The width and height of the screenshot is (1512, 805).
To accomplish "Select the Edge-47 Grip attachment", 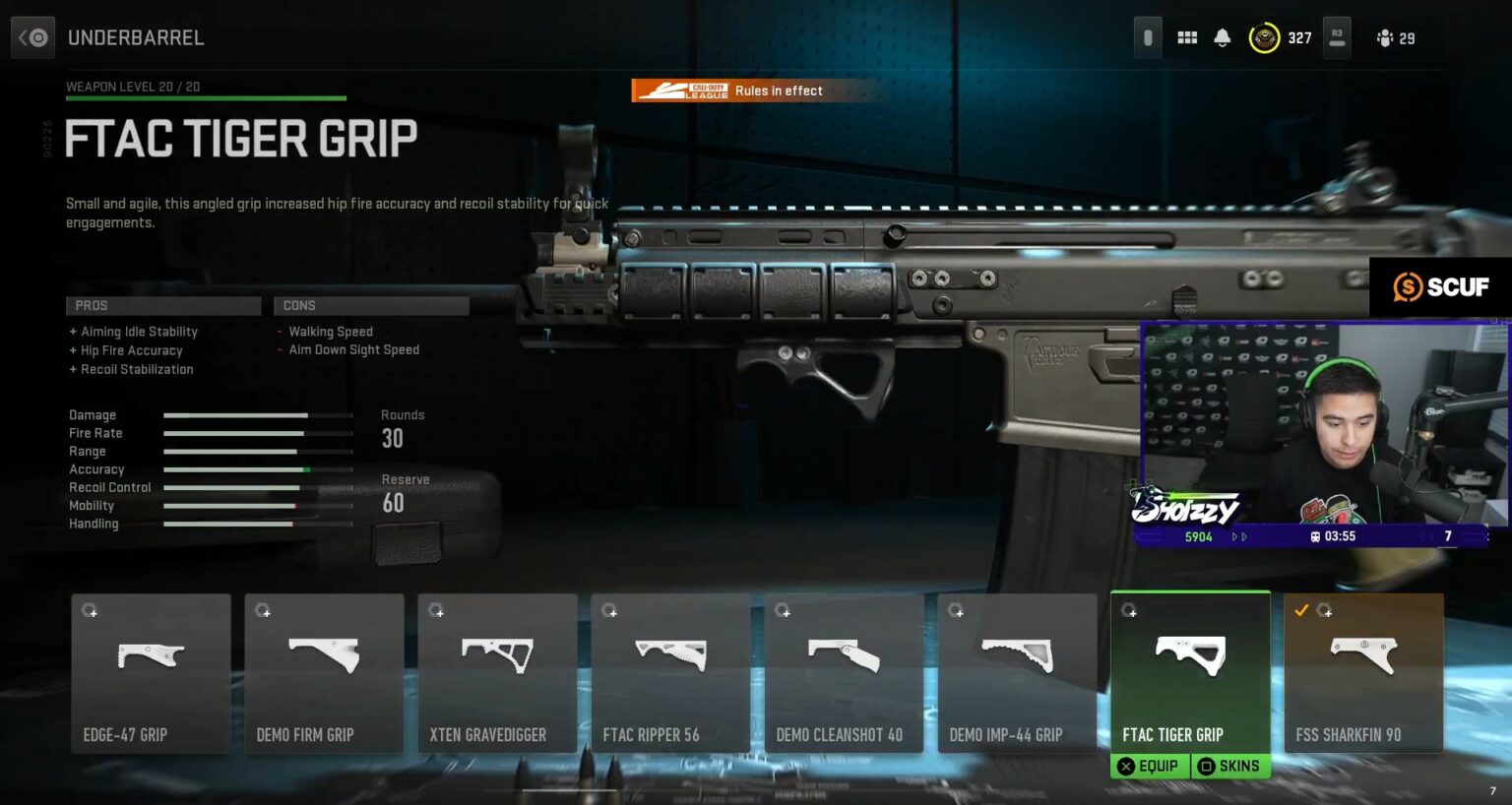I will point(151,654).
